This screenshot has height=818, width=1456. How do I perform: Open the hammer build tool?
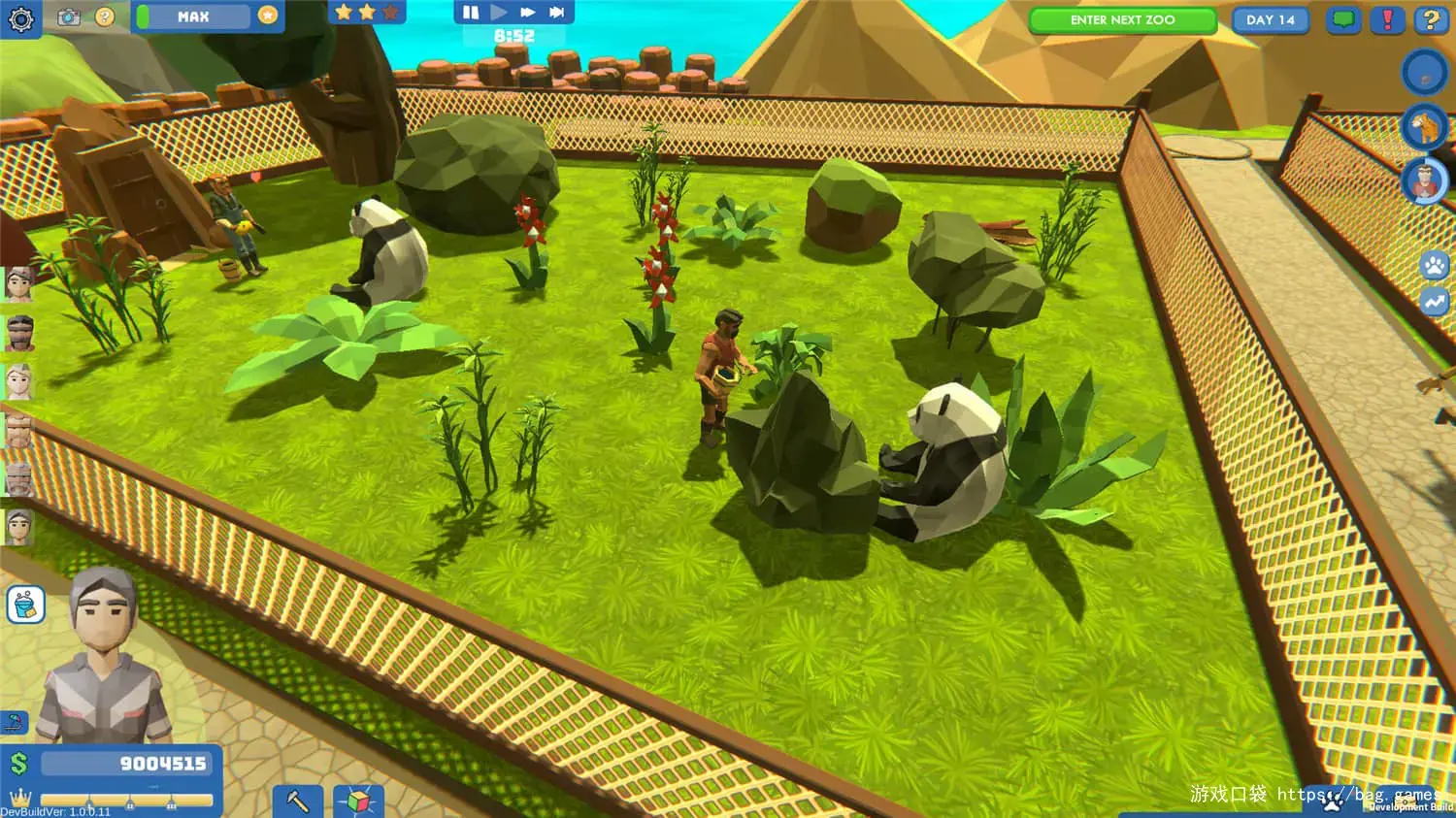coord(297,802)
